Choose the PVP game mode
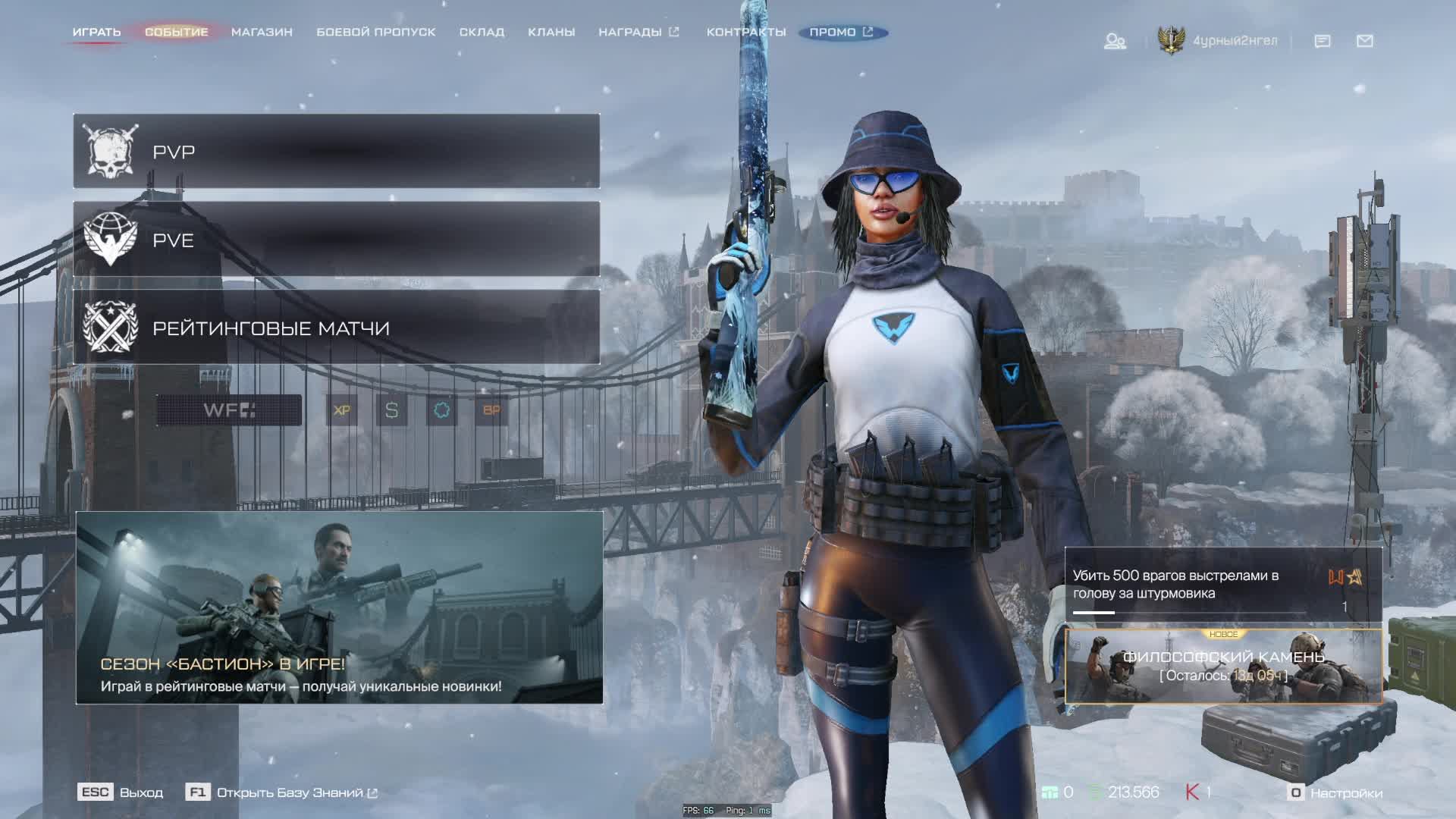The width and height of the screenshot is (1456, 819). [336, 152]
